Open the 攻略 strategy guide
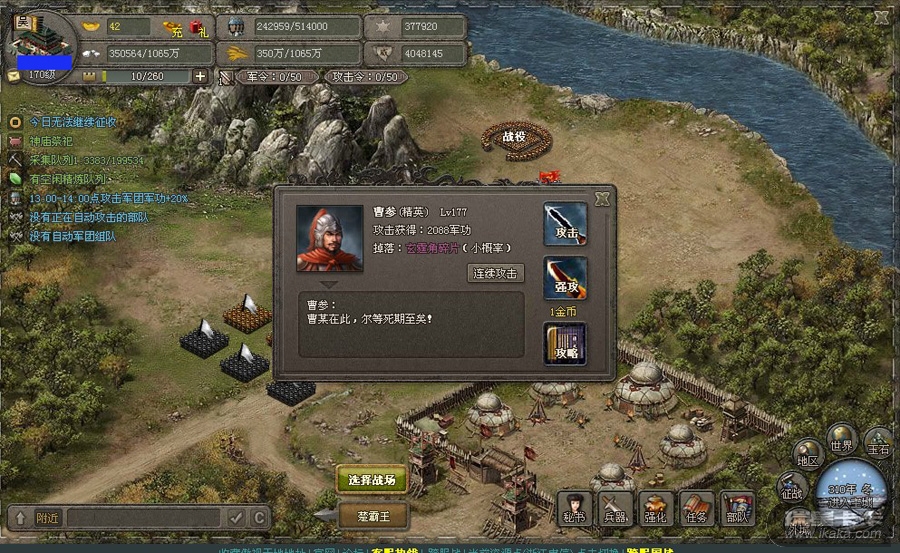Viewport: 900px width, 553px height. [x=565, y=343]
